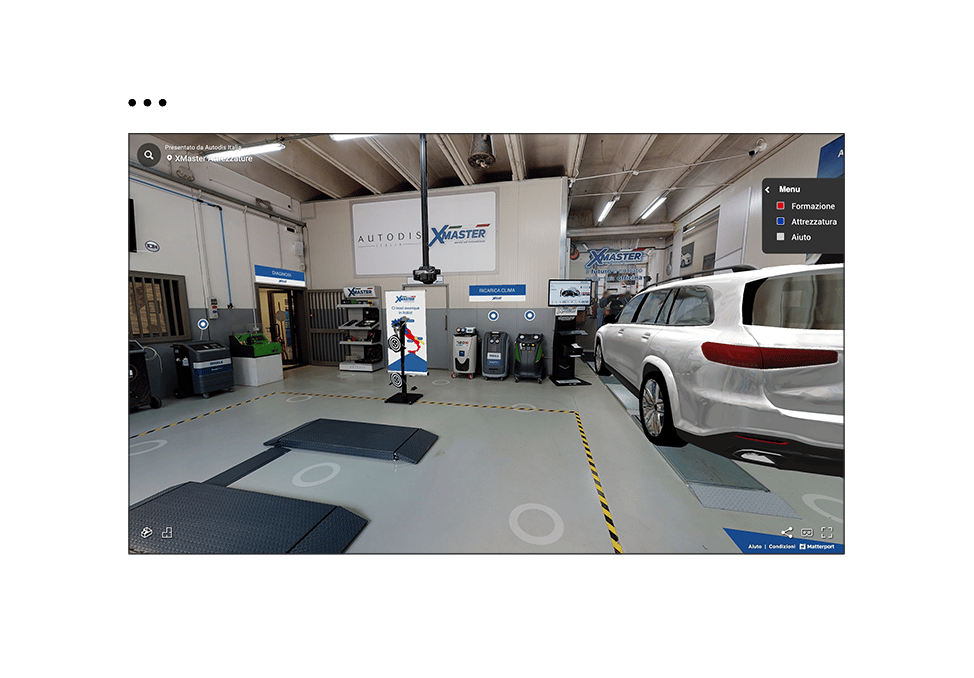Enter VR headset mode
The image size is (974, 678).
(x=807, y=533)
